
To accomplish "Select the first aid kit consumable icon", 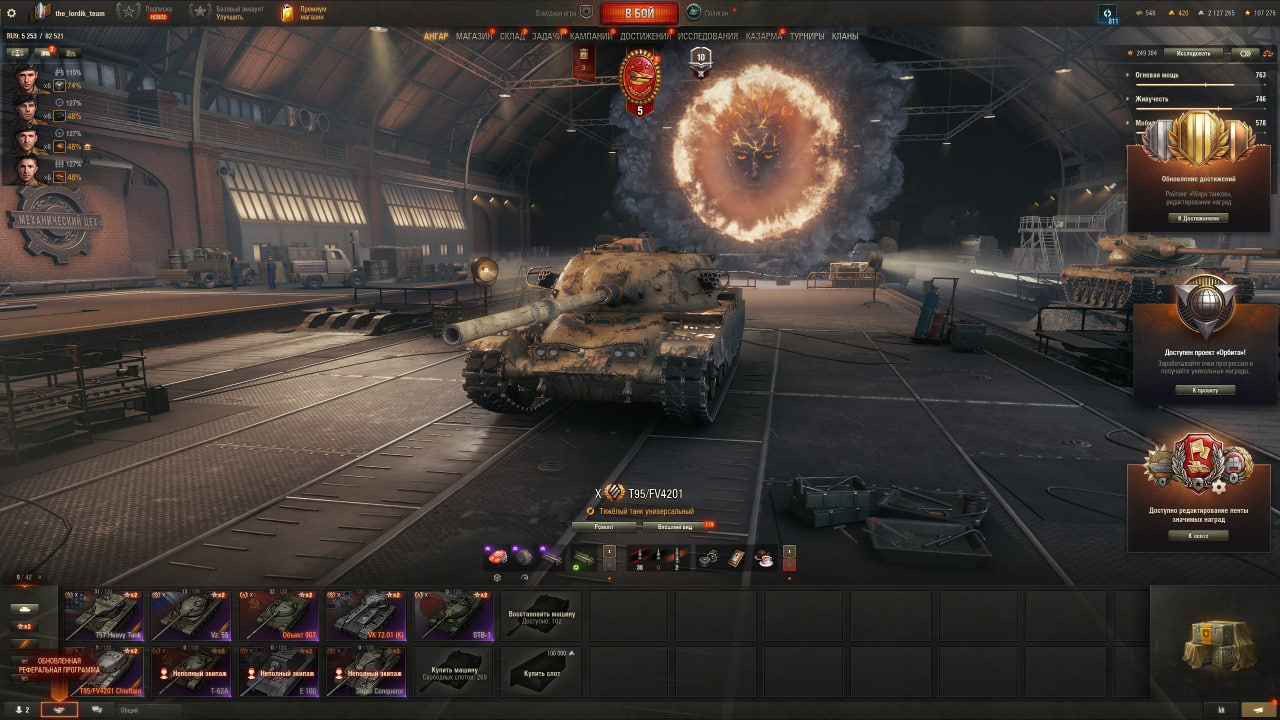I will pyautogui.click(x=737, y=558).
